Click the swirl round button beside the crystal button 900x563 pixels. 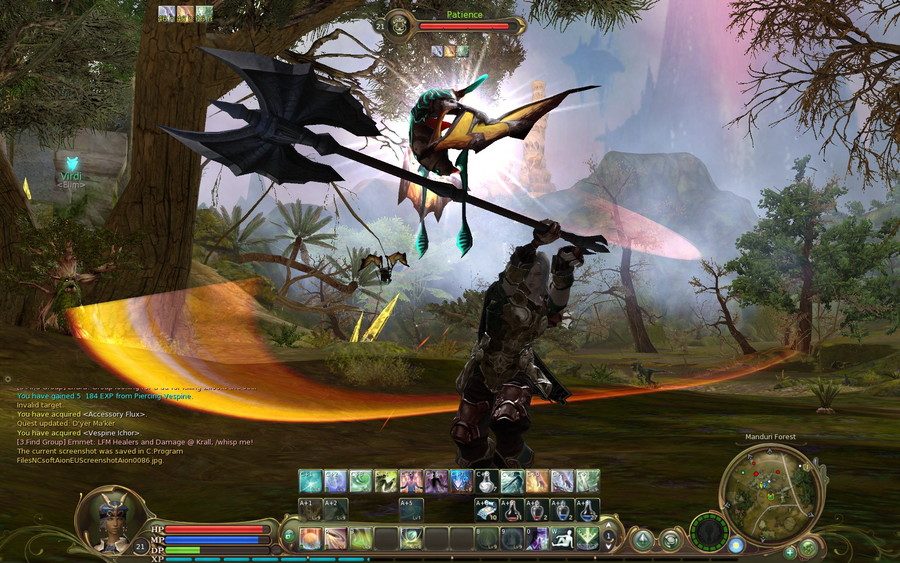(x=670, y=539)
